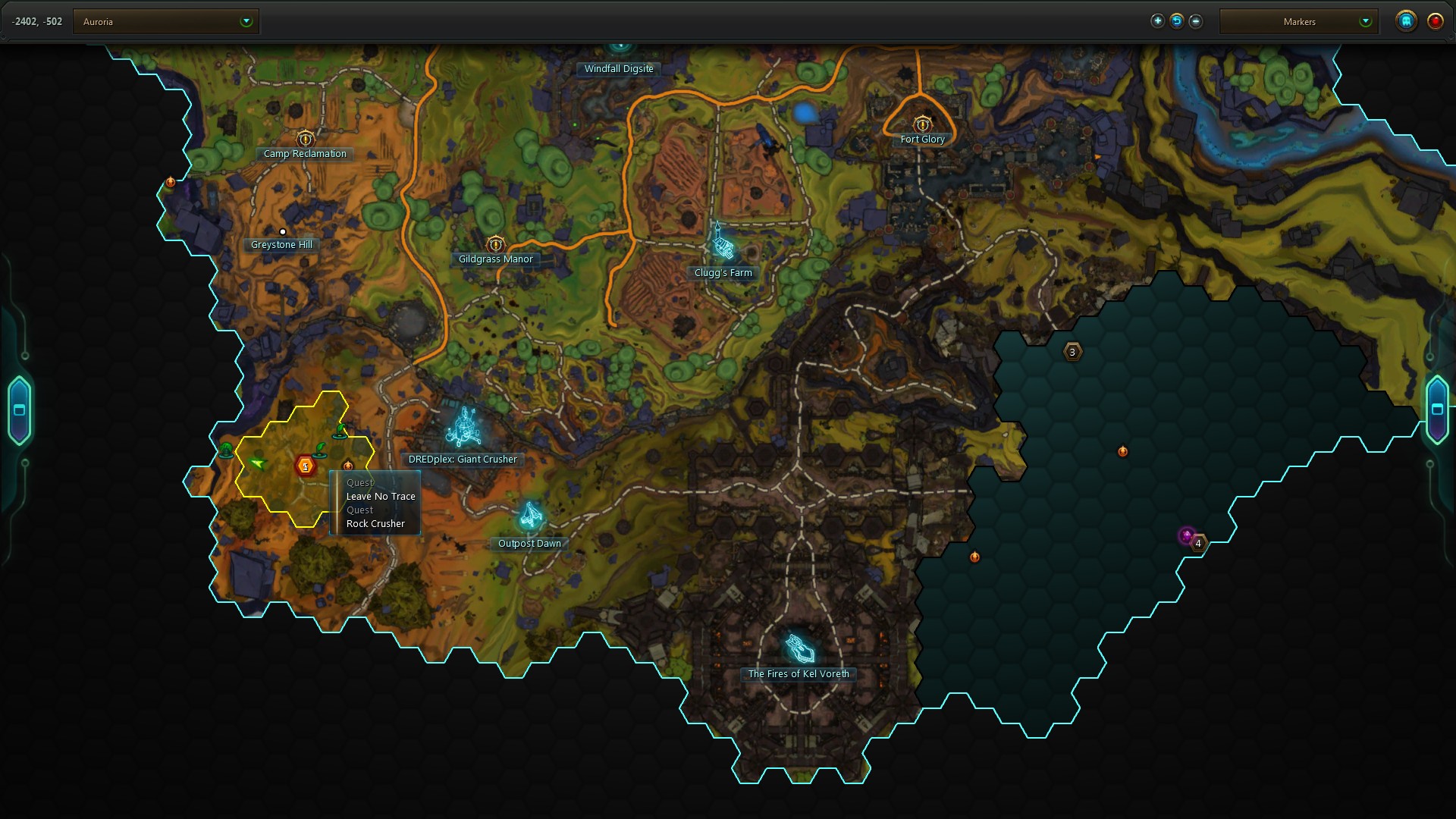Expand the left side panel handle
This screenshot has height=819, width=1456.
pos(20,410)
